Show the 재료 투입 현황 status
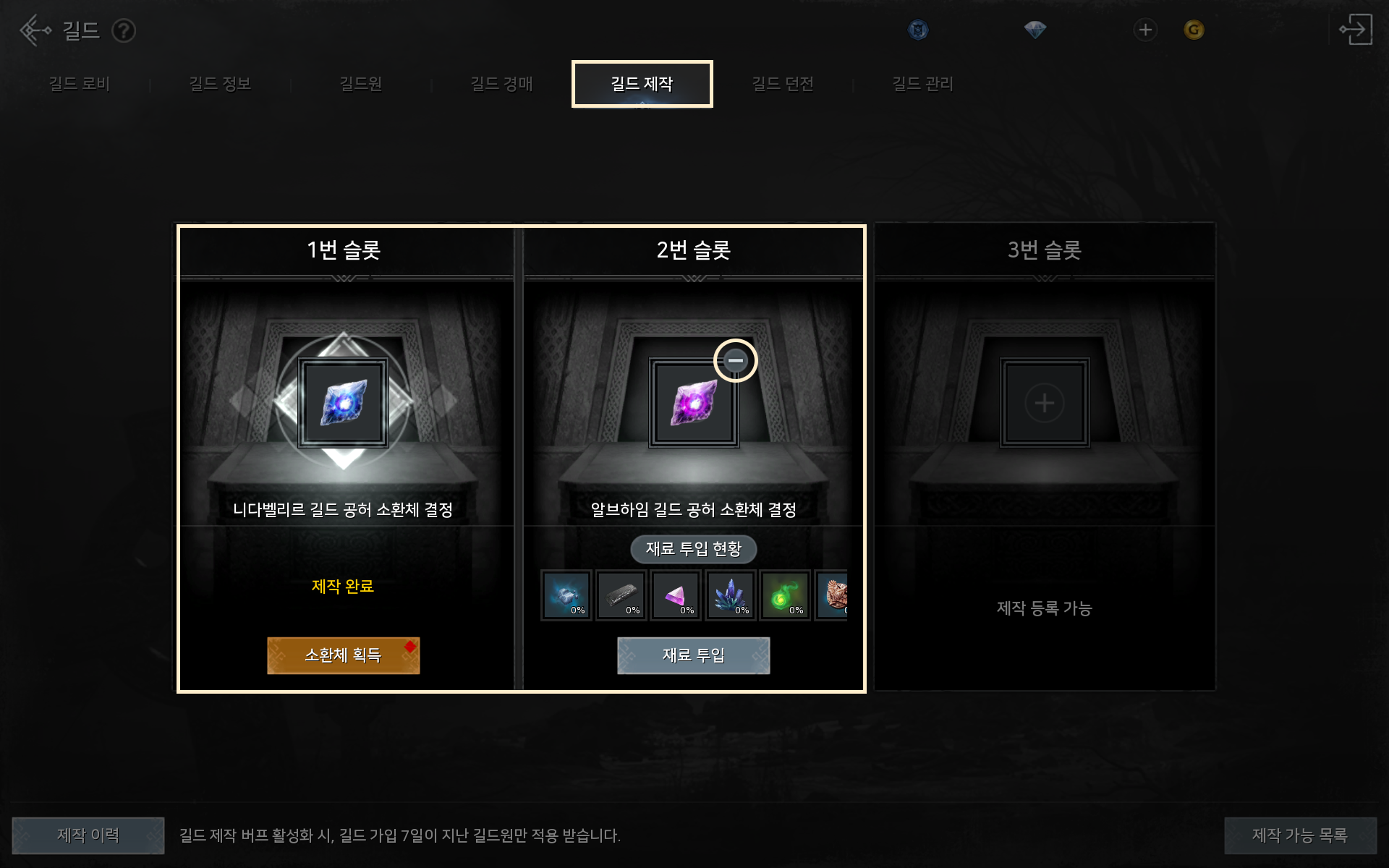The image size is (1389, 868). pyautogui.click(x=693, y=549)
